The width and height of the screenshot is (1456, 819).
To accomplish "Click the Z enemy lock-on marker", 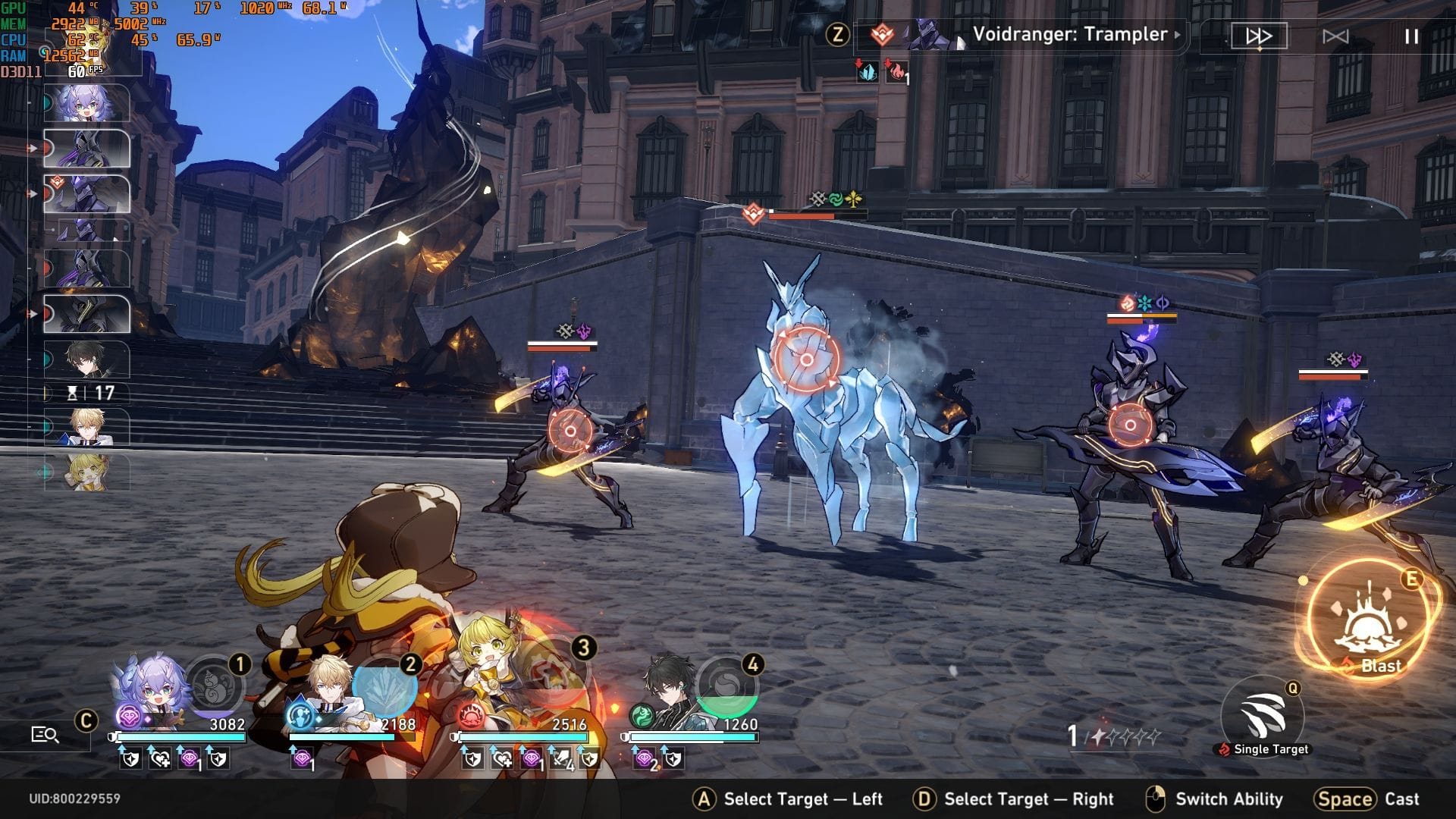I will pyautogui.click(x=838, y=34).
